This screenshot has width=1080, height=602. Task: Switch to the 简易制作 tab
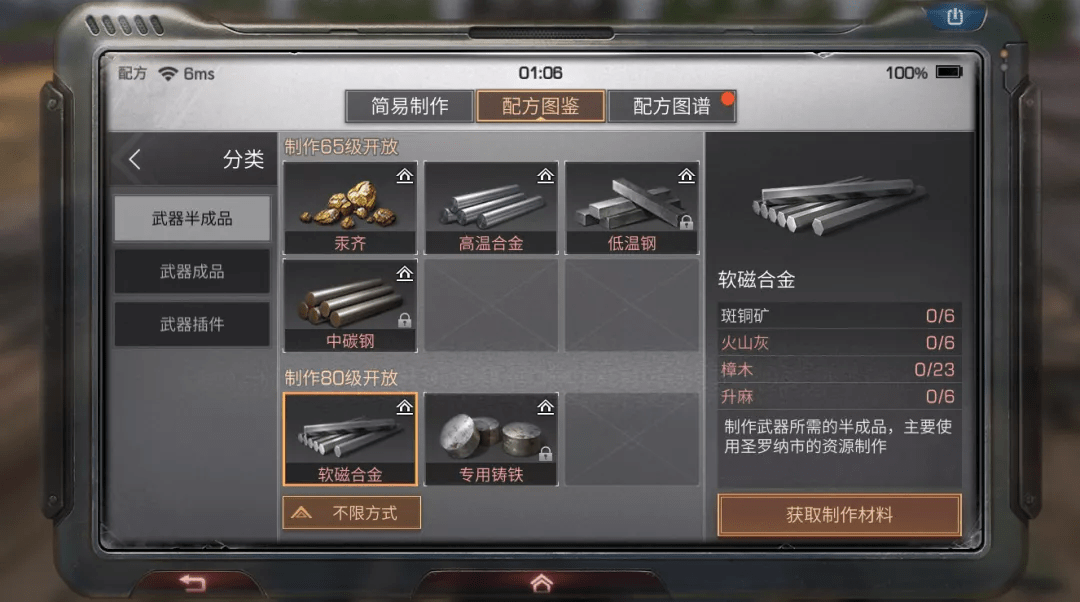click(409, 106)
